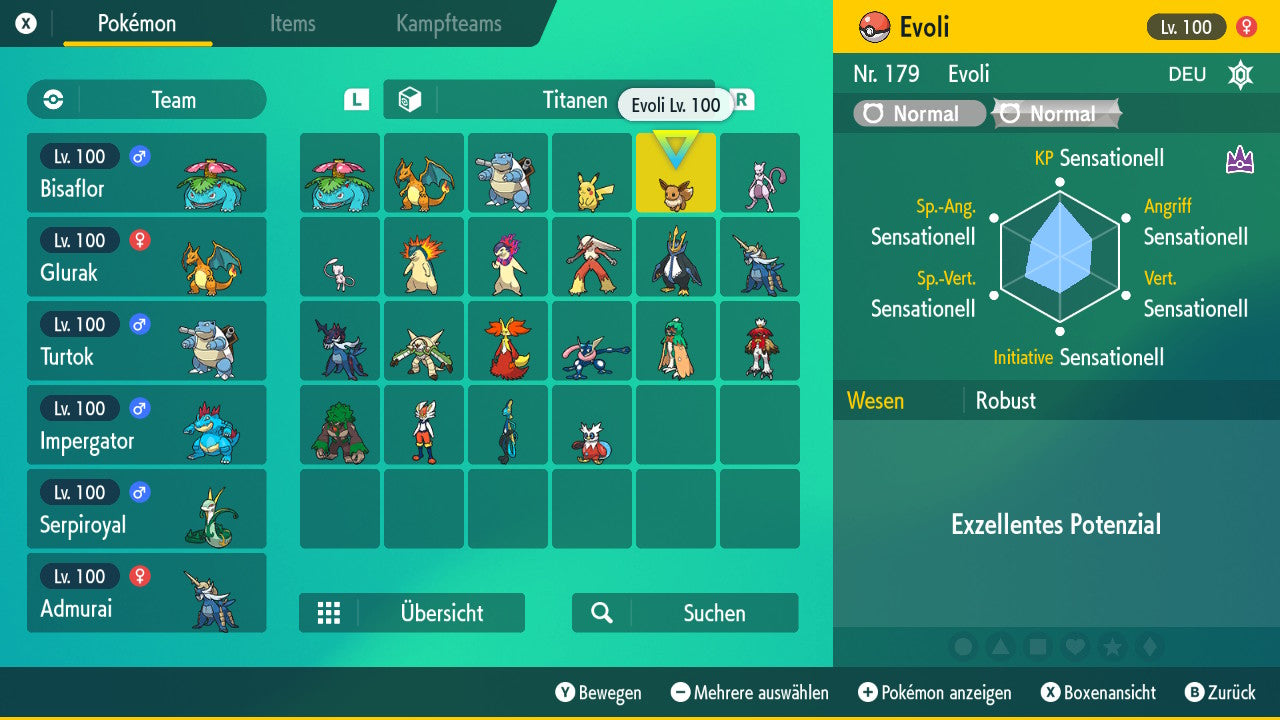
Task: Click the Evoli Lv. 100 tooltip label
Action: coord(676,104)
